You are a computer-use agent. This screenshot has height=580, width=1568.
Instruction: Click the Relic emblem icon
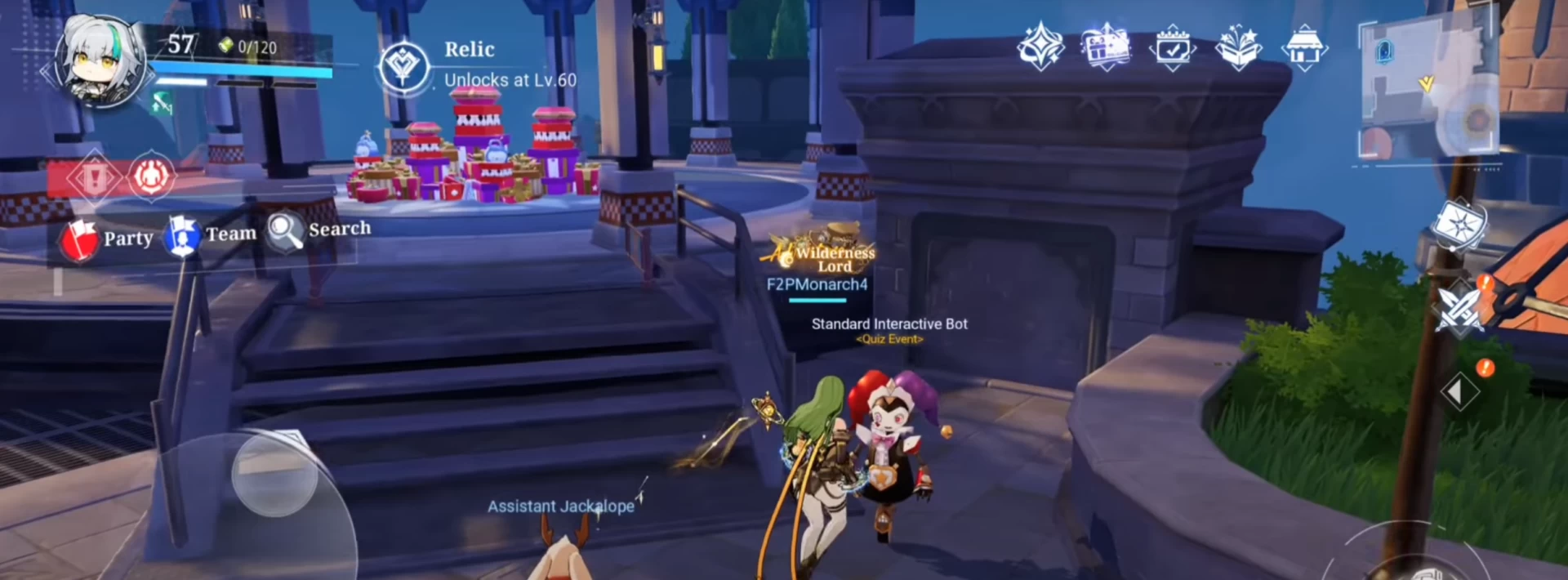point(403,65)
